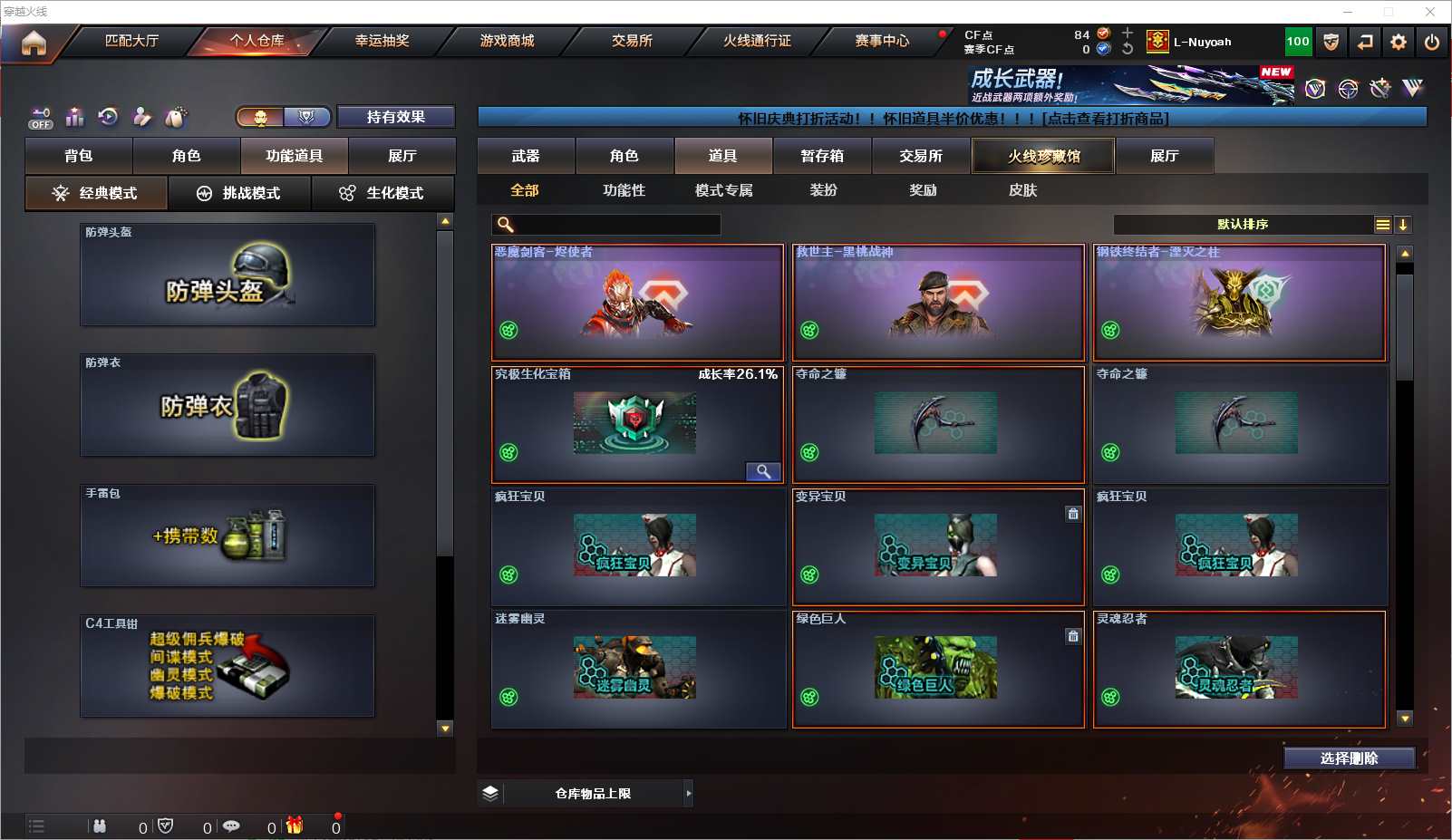
Task: Select the 绿色巨人 green giant item
Action: 938,669
